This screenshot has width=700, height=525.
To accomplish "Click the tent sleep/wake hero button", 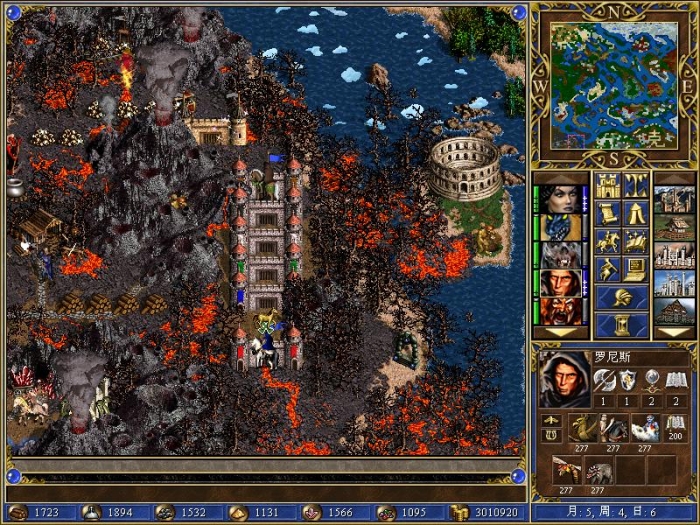I will tap(636, 213).
